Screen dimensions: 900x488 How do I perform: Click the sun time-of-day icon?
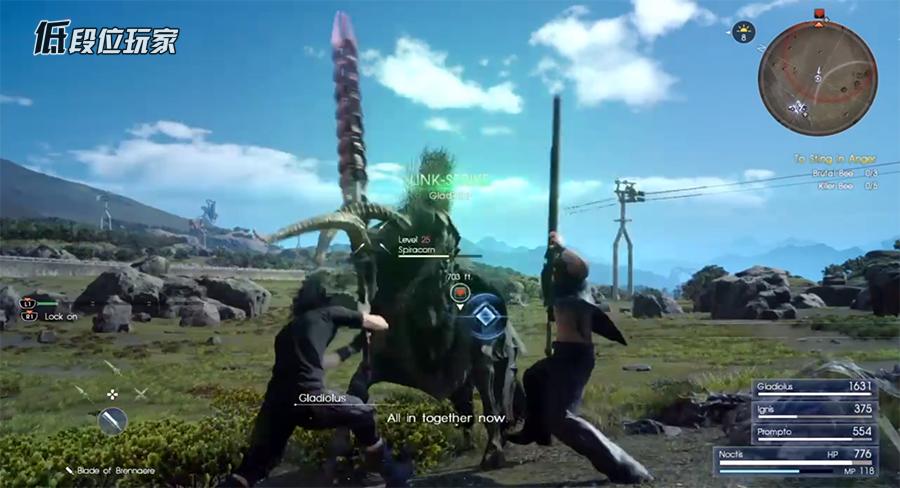click(x=744, y=32)
